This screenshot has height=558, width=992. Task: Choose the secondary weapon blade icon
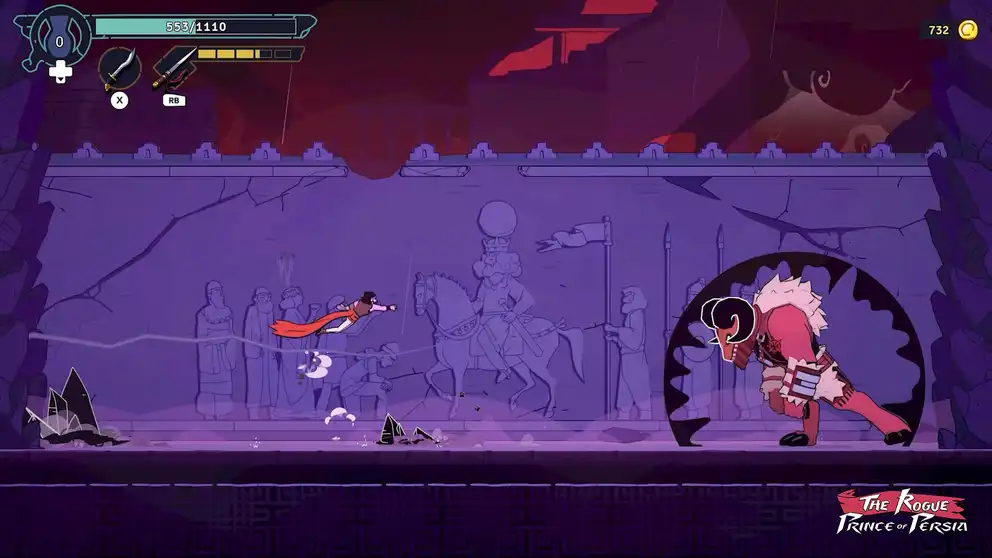[x=173, y=68]
